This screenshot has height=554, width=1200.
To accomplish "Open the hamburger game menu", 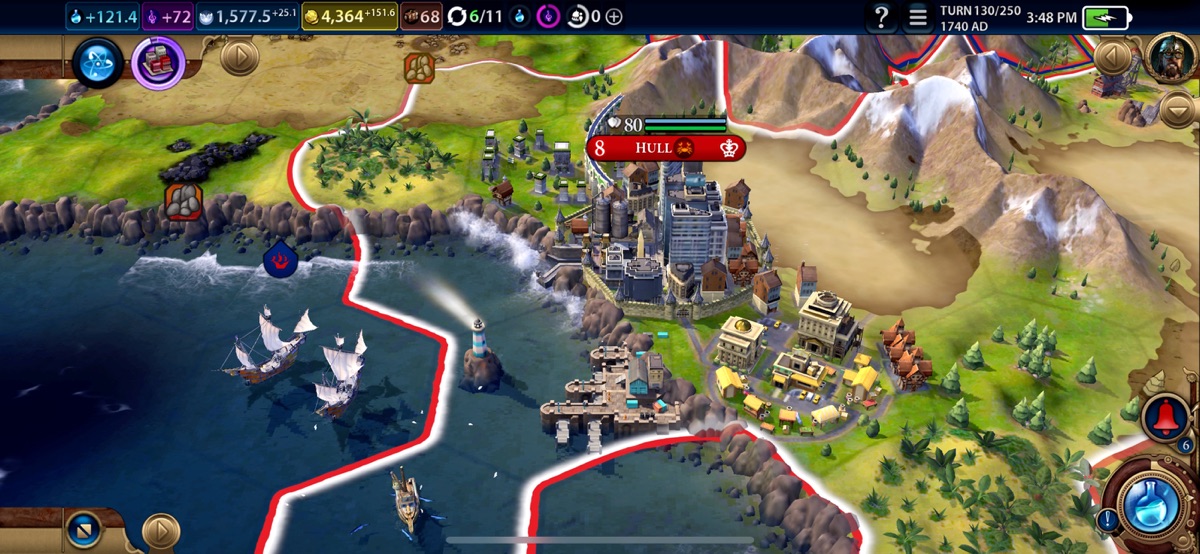I will (917, 16).
